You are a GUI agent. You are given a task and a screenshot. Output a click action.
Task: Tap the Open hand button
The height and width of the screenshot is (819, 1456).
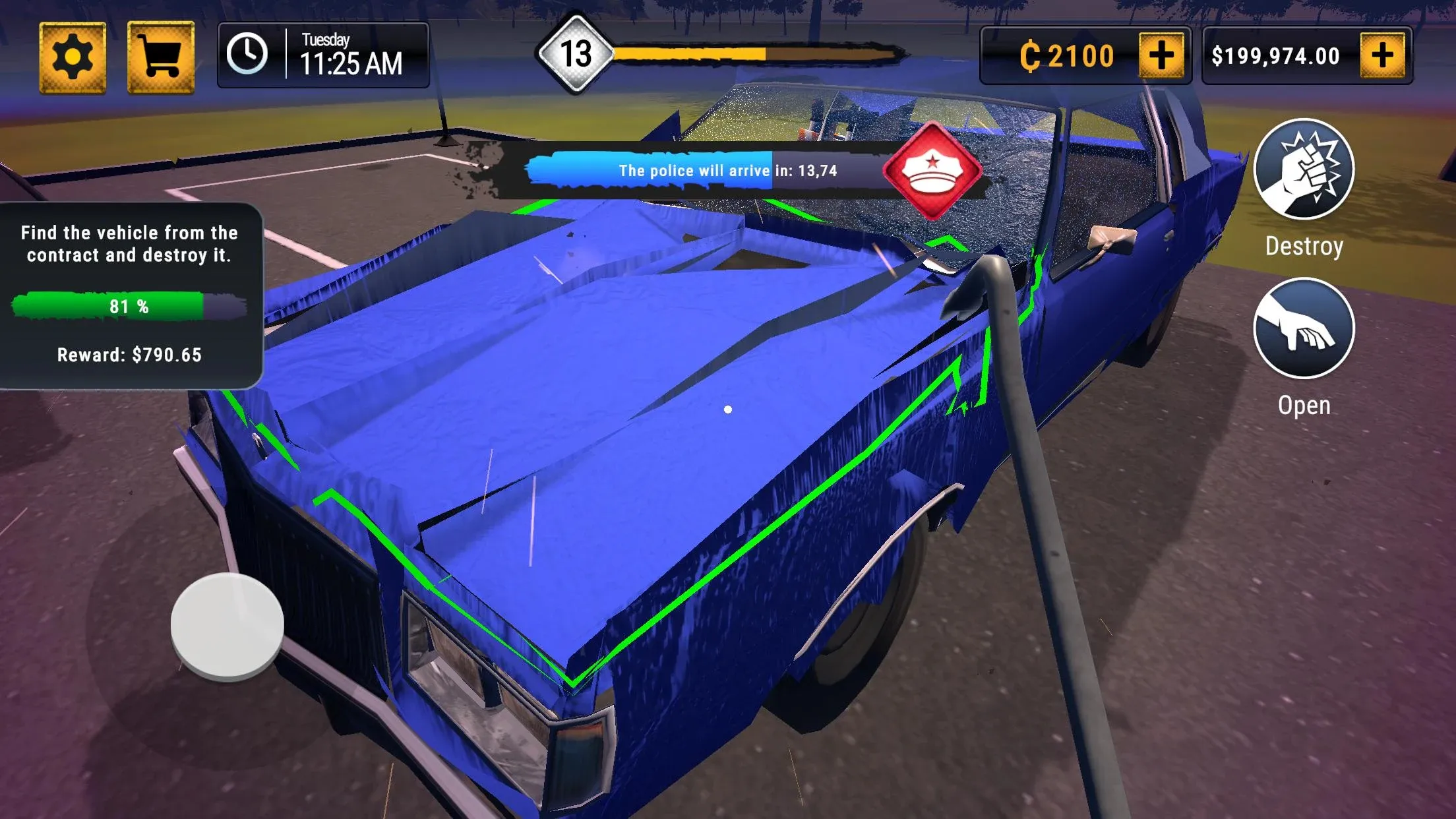1304,328
